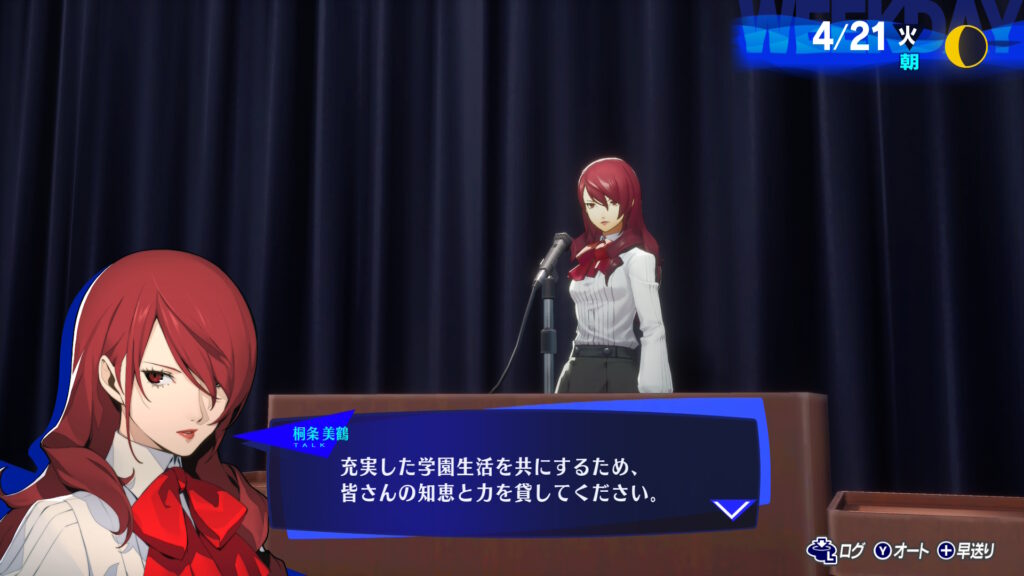Advance dialogue with the down arrow indicator
Viewport: 1024px width, 576px height.
(733, 509)
